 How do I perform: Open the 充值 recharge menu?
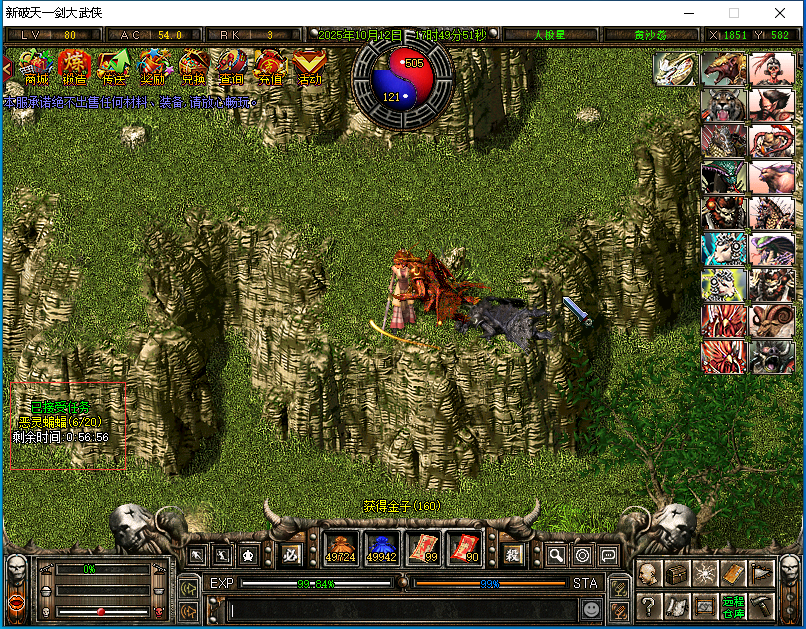(x=271, y=68)
